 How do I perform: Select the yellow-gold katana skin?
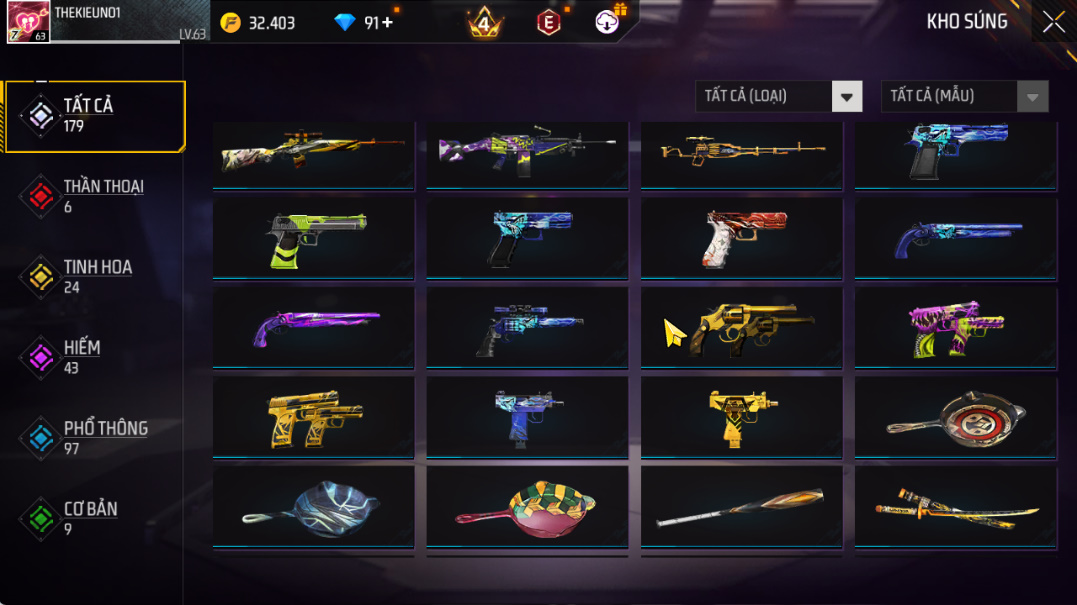click(x=955, y=507)
